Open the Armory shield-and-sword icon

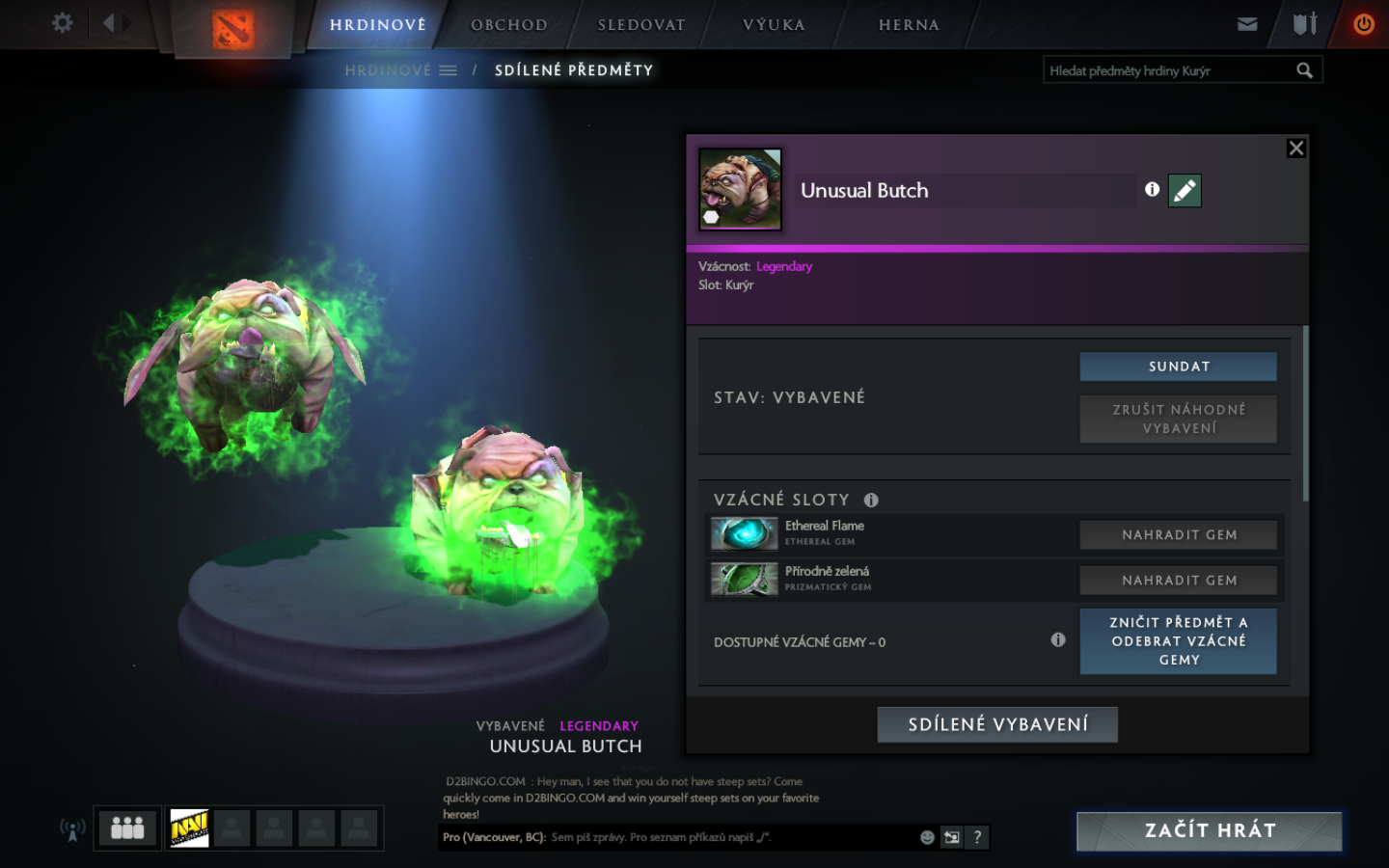1304,24
